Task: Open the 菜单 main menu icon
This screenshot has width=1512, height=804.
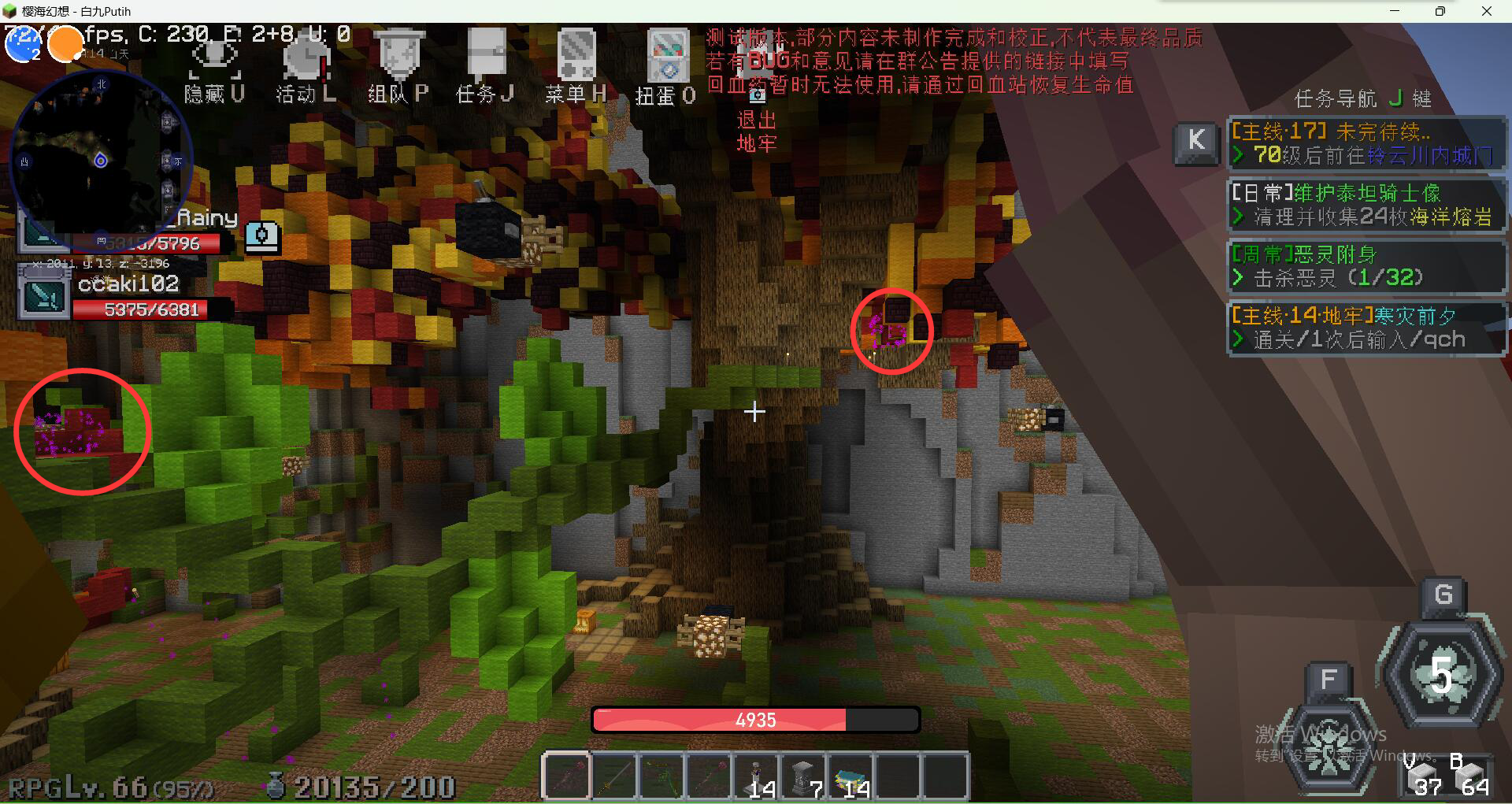Action: click(x=576, y=55)
